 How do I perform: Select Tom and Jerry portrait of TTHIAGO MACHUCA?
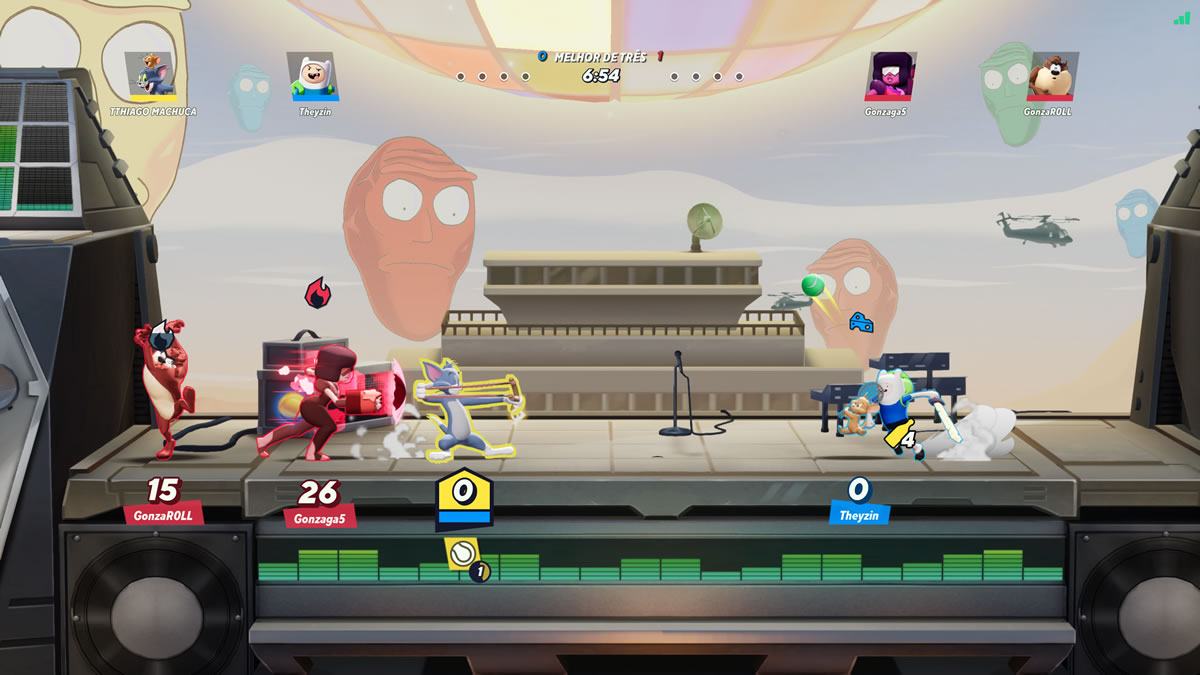[151, 76]
